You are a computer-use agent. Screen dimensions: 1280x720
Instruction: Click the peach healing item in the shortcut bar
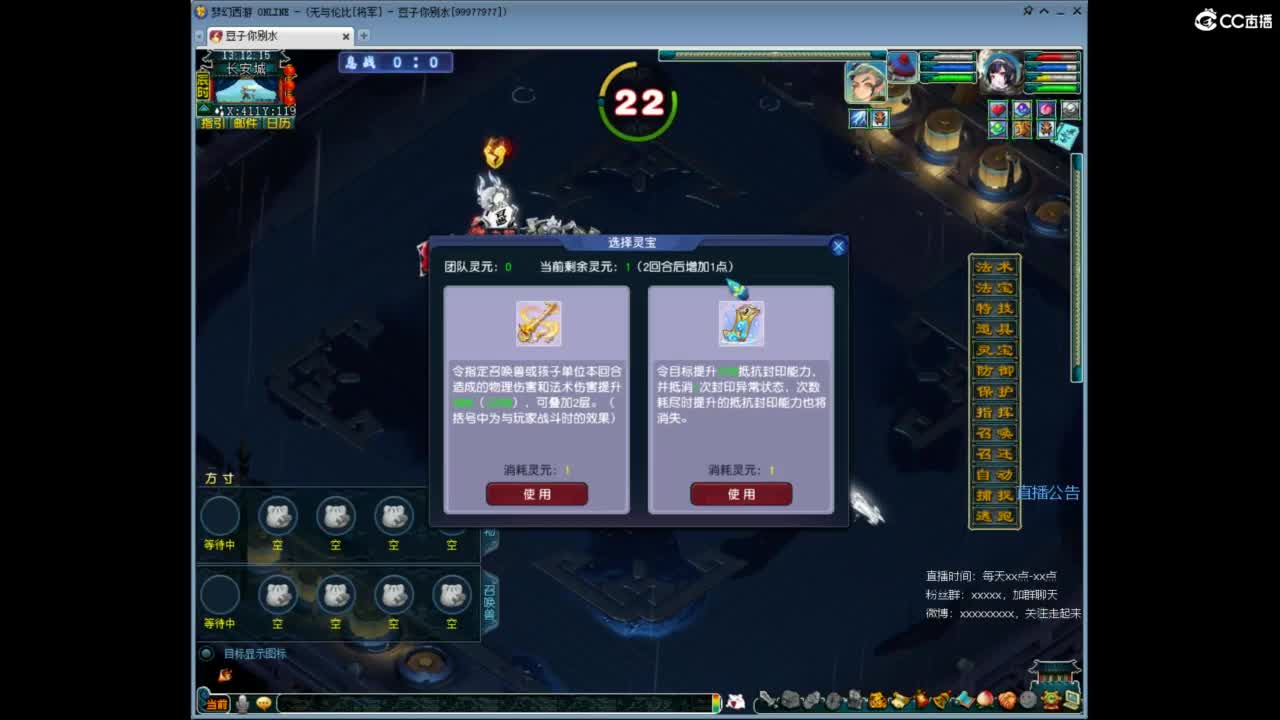click(985, 700)
